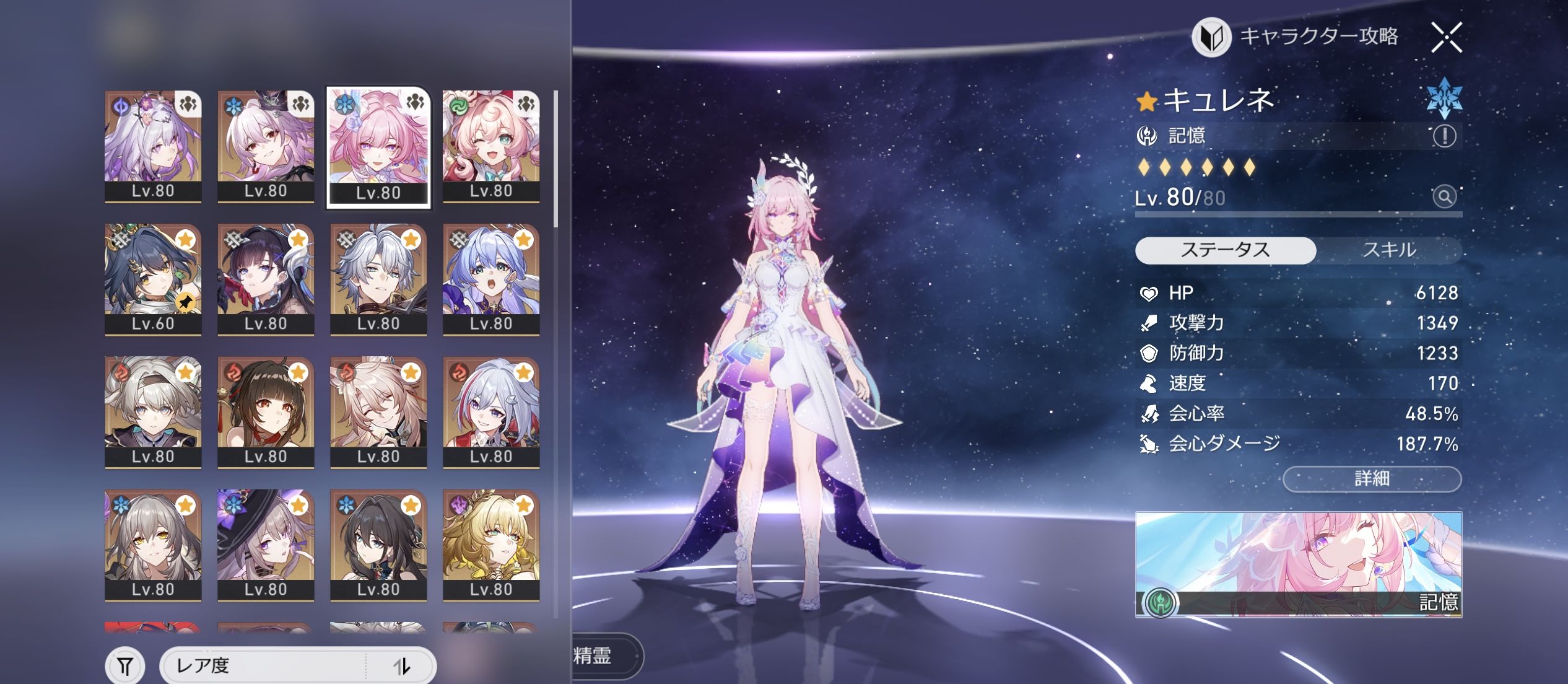The image size is (1568, 684).
Task: Open the 記憶 light cone thumbnail
Action: point(1298,564)
